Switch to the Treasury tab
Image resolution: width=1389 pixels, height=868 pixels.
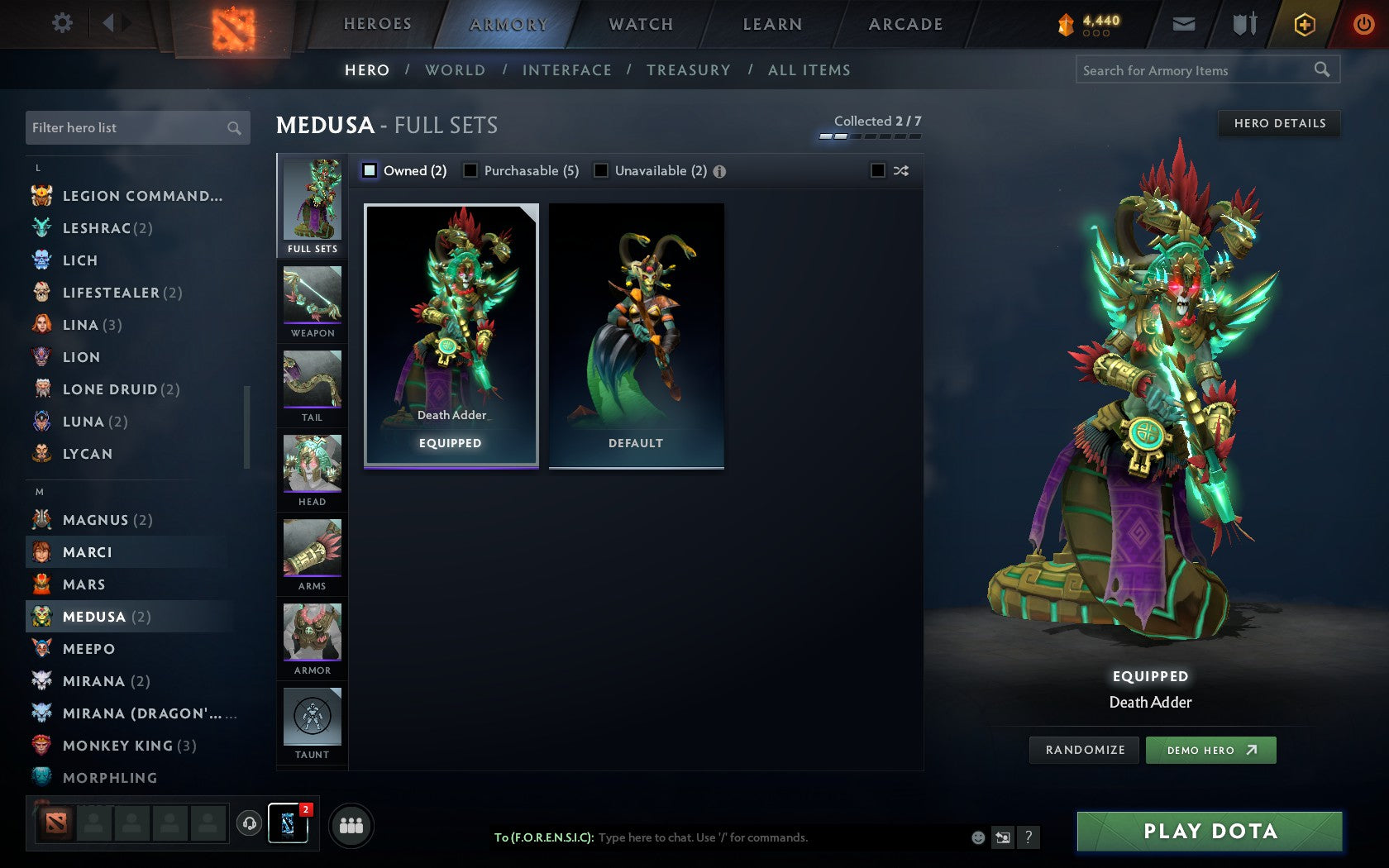pos(689,70)
